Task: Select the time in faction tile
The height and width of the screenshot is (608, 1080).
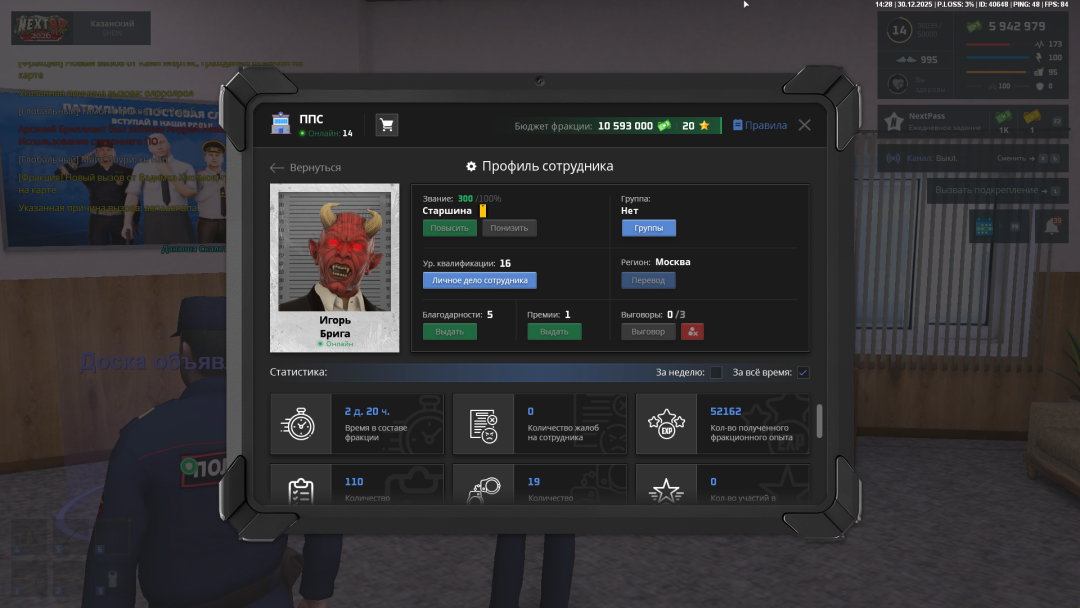Action: coord(357,424)
